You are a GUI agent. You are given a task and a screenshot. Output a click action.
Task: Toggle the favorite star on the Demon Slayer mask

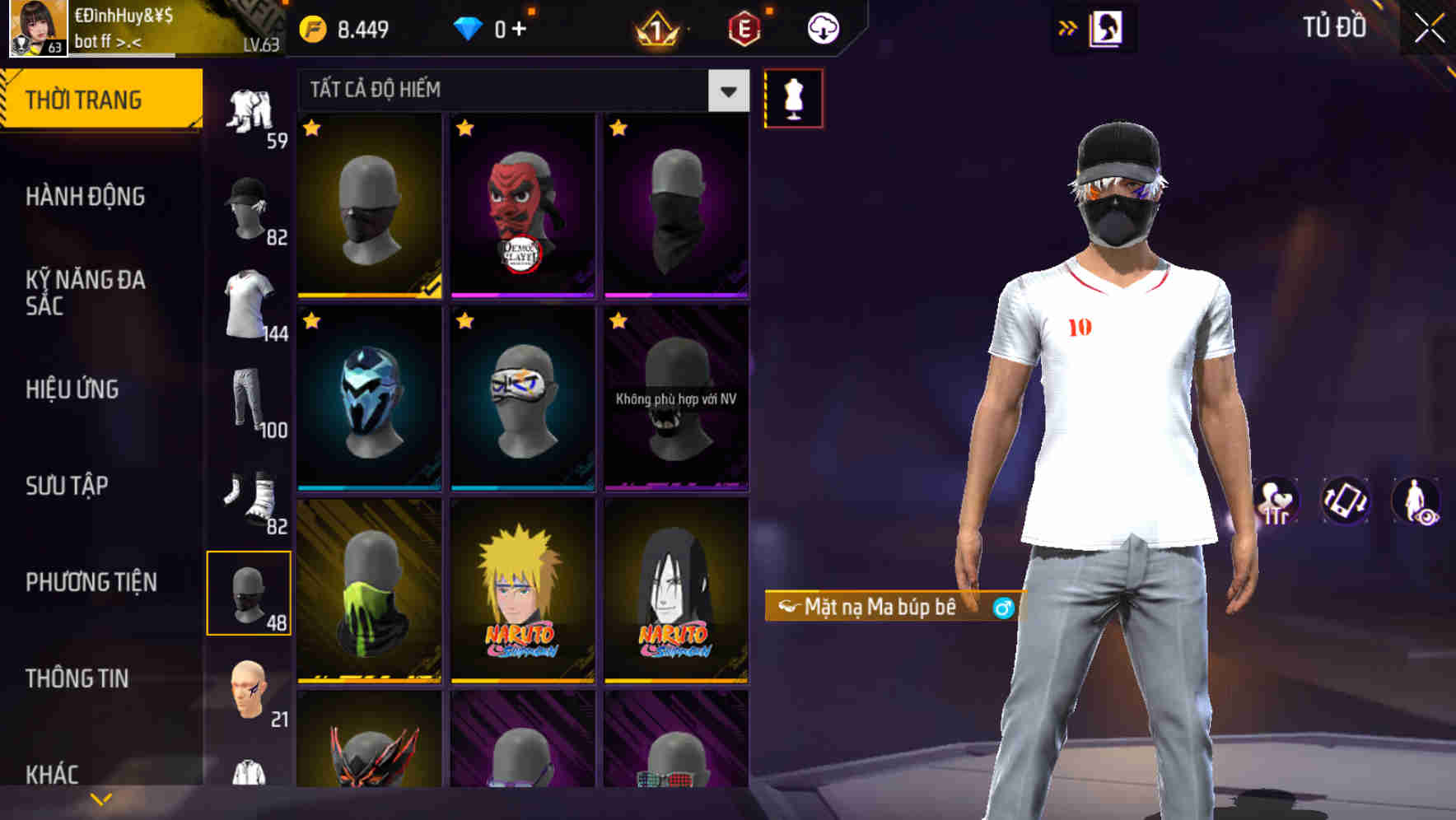[x=466, y=128]
